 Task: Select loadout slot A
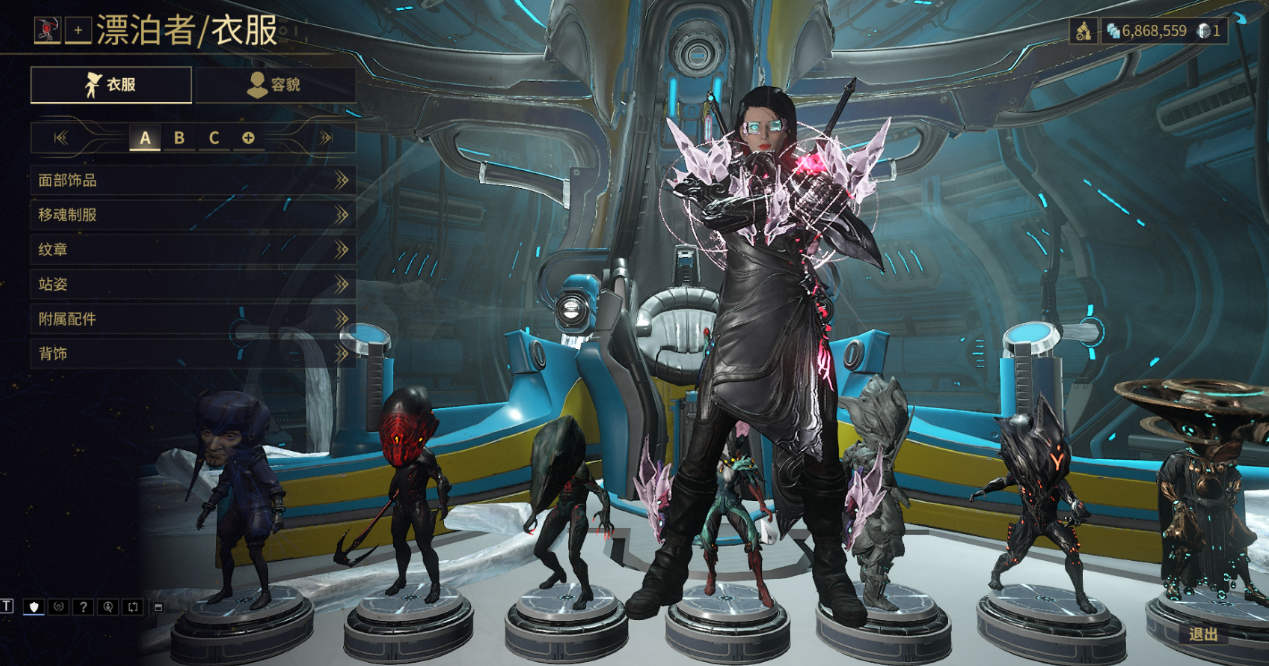coord(145,138)
